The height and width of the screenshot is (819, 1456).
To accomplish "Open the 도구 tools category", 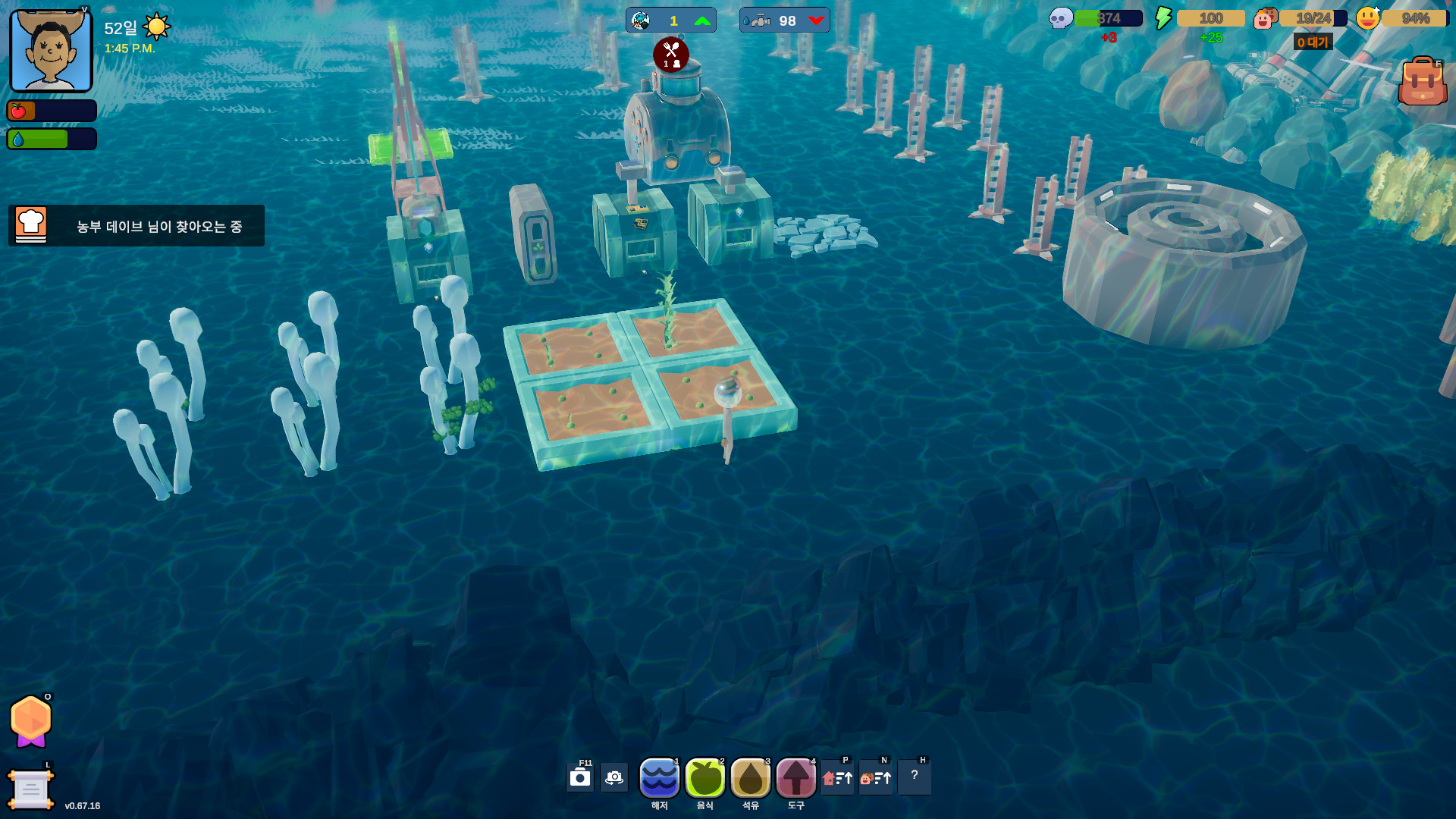I will coord(795,778).
